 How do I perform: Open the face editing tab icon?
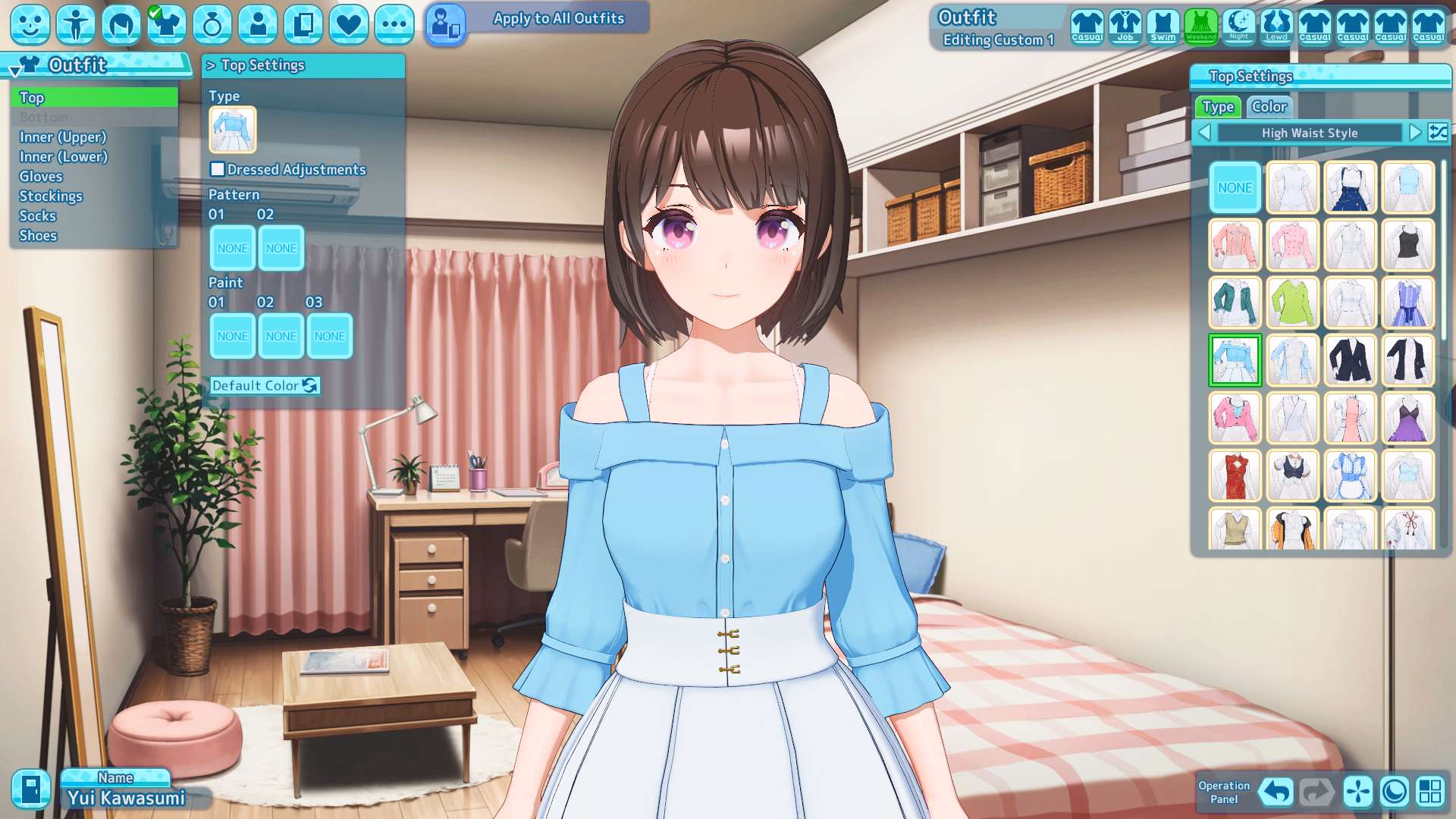[30, 24]
